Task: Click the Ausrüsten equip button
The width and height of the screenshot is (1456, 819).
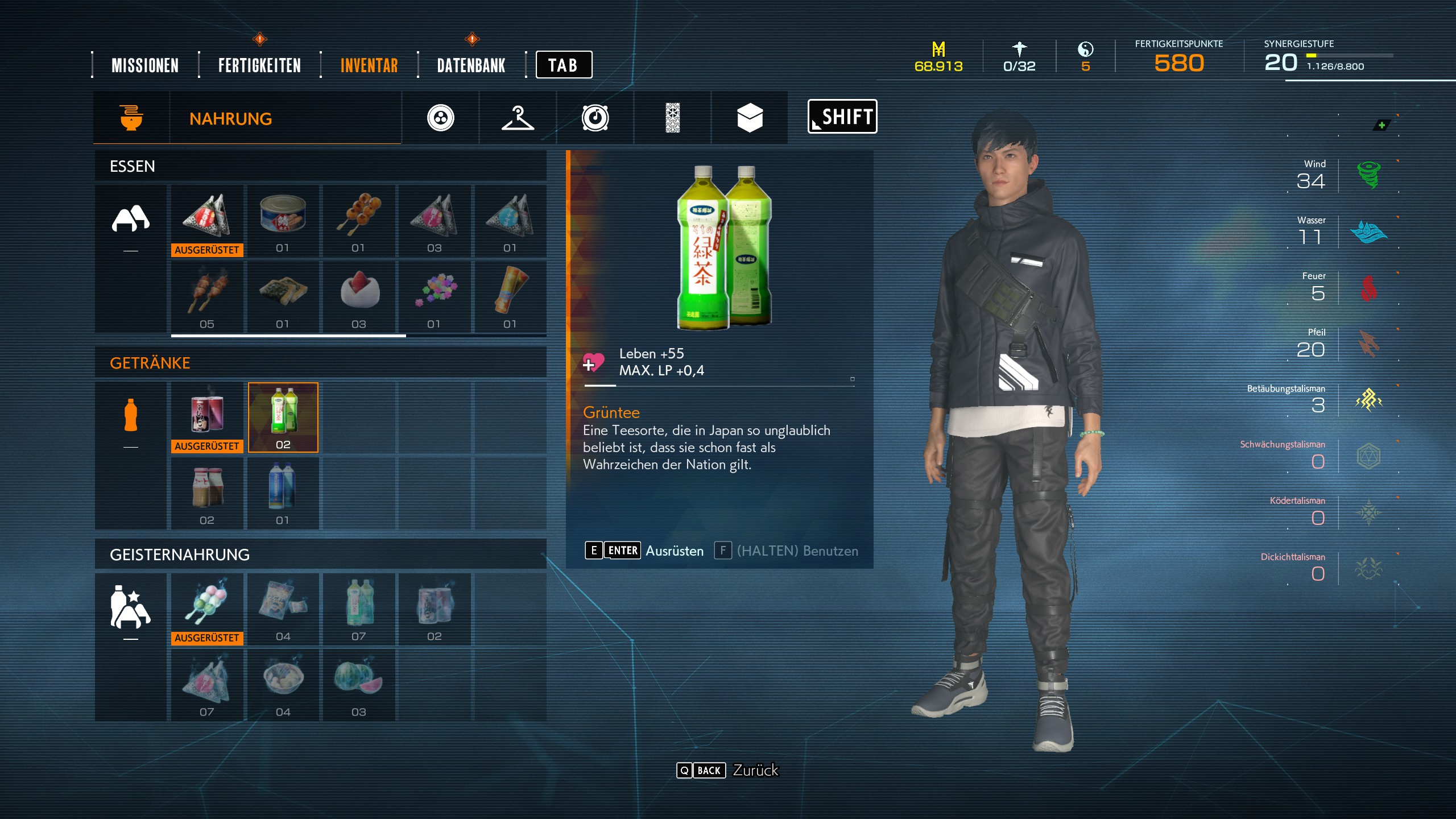Action: click(x=674, y=551)
